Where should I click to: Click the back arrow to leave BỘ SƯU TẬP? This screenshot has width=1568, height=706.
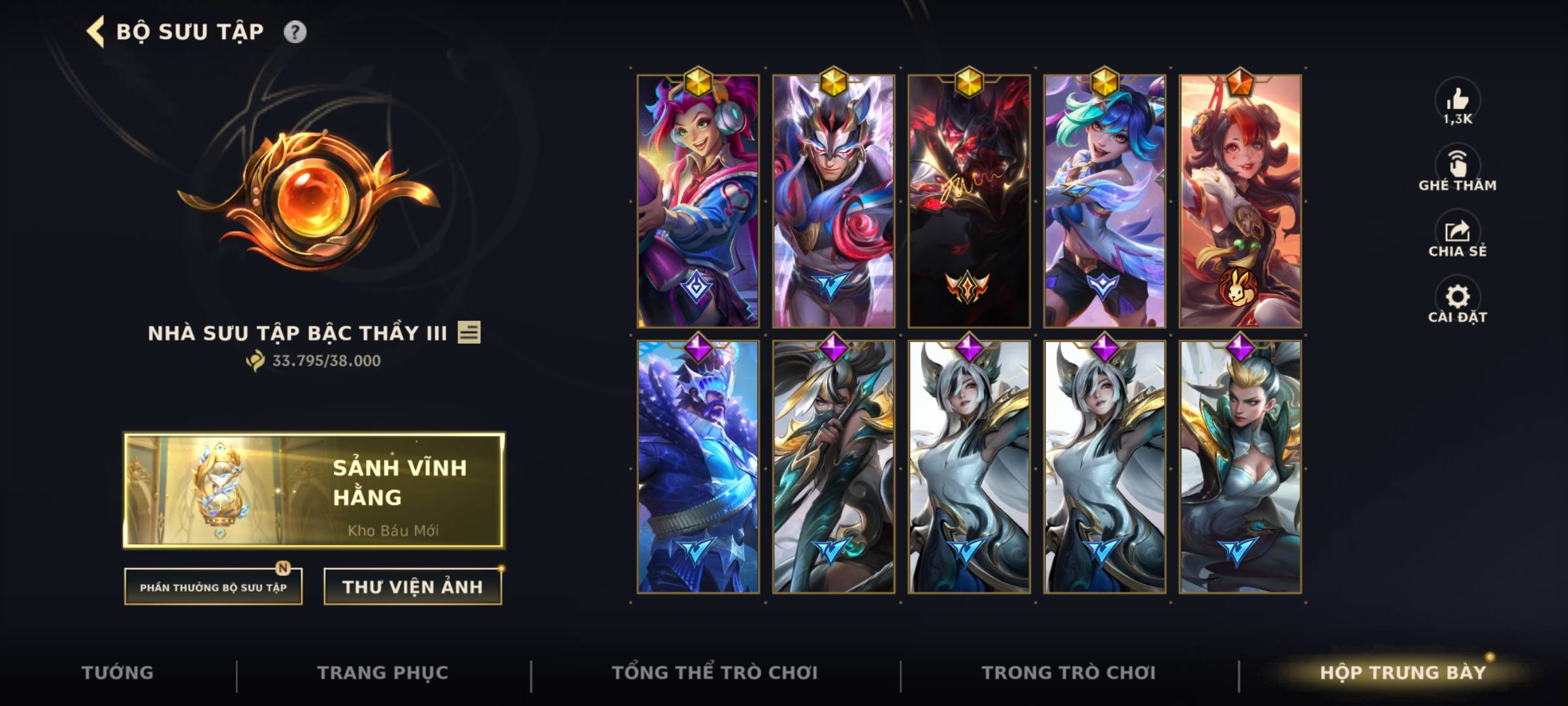tap(94, 29)
